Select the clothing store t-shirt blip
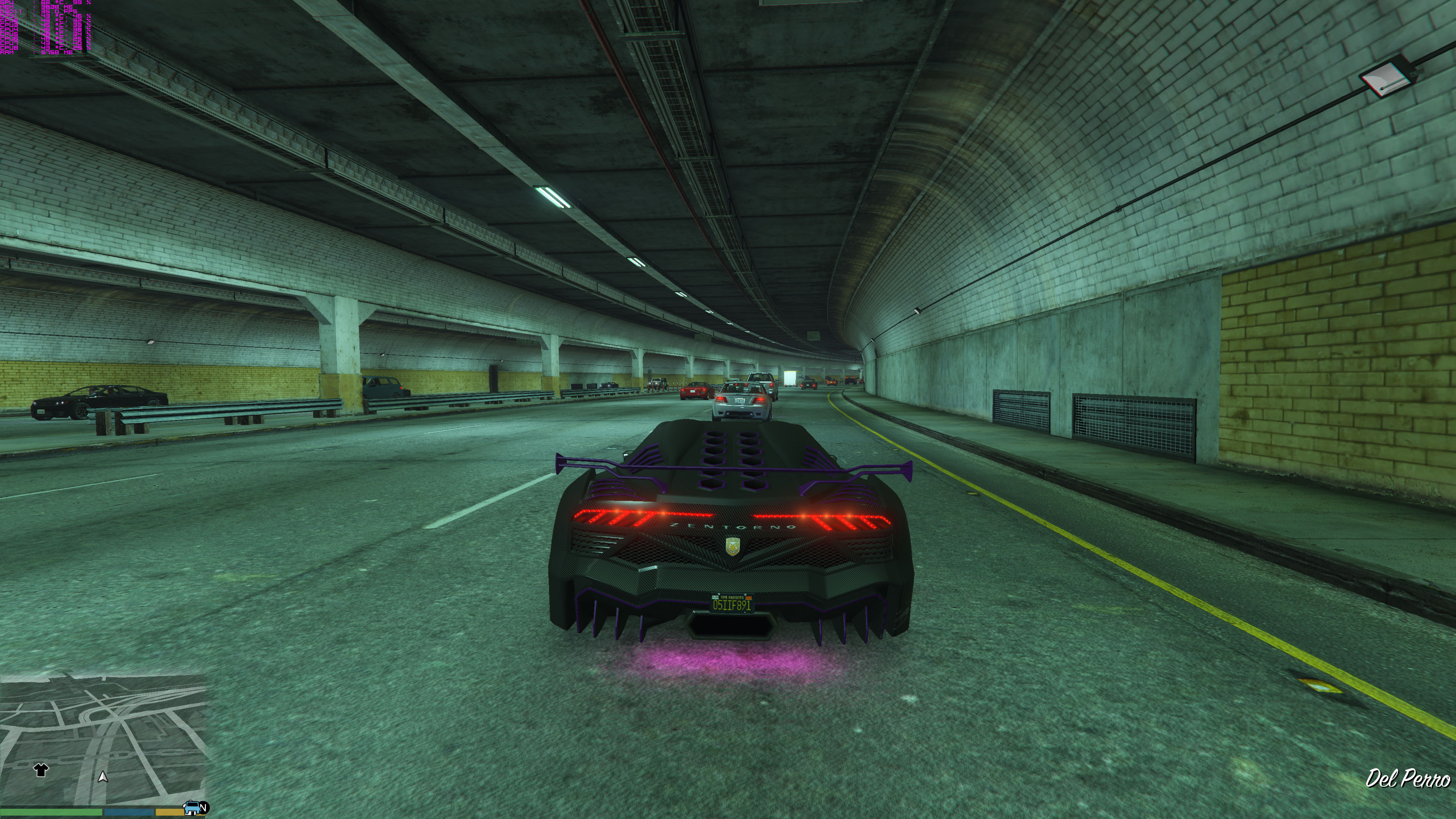Viewport: 1456px width, 819px height. [x=41, y=769]
